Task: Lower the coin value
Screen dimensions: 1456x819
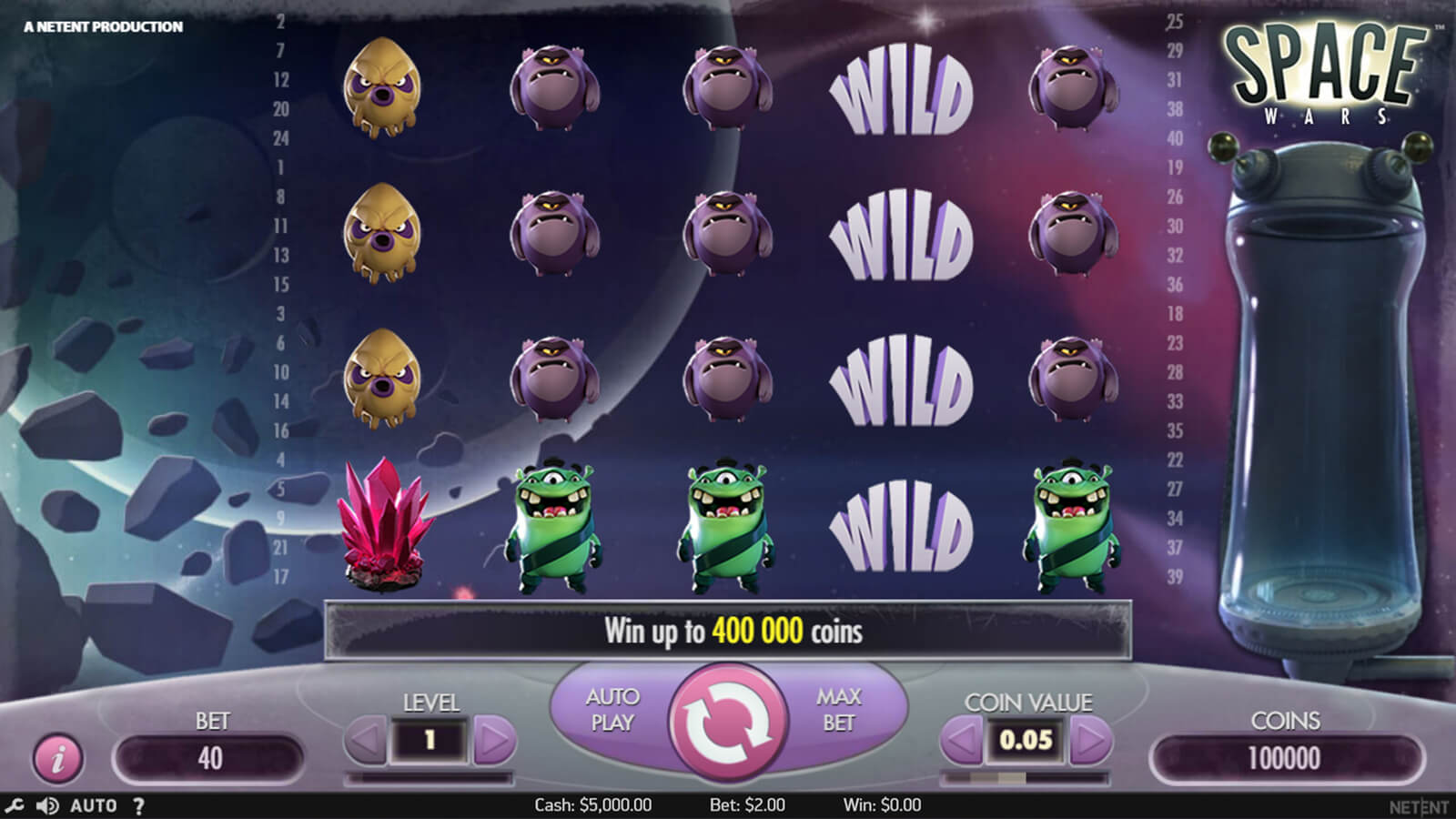Action: 961,741
